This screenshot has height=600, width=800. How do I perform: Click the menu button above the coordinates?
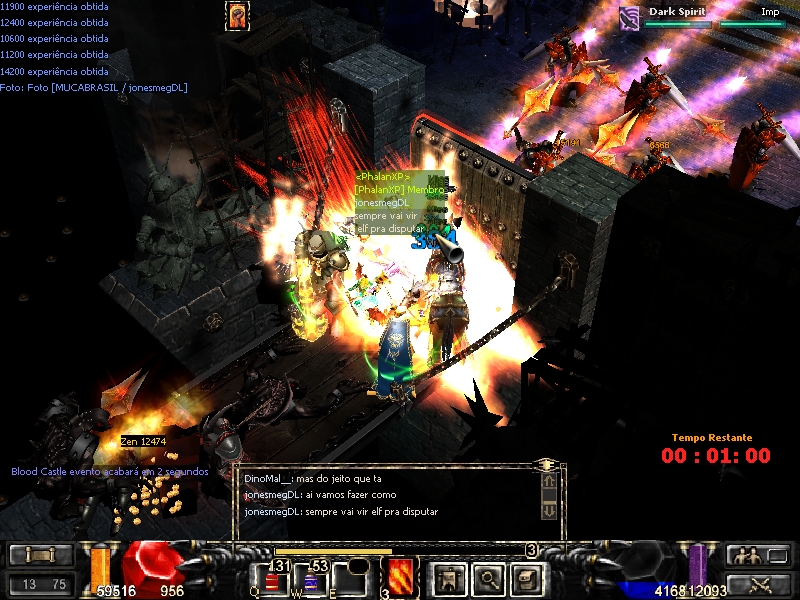pyautogui.click(x=40, y=555)
